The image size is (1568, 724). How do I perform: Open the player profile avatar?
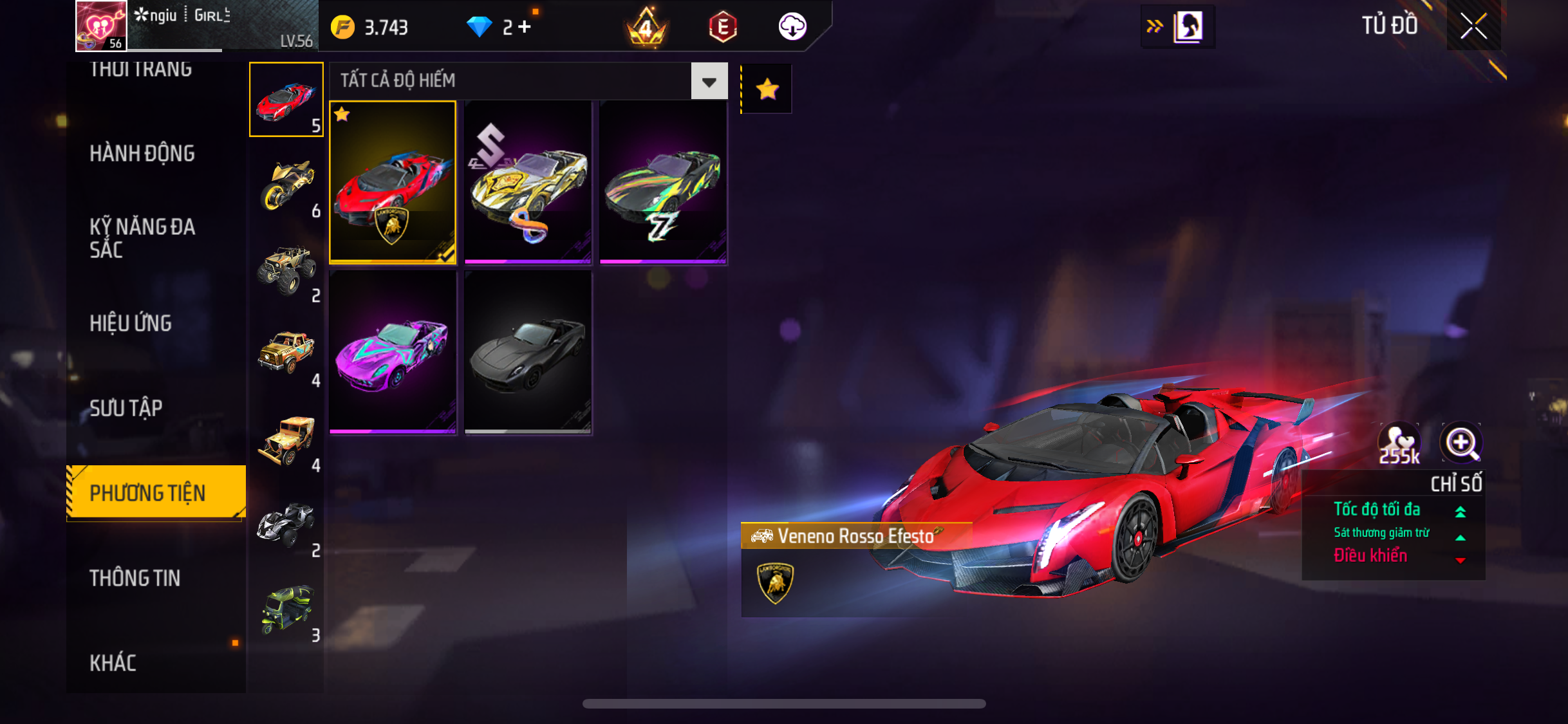click(101, 26)
